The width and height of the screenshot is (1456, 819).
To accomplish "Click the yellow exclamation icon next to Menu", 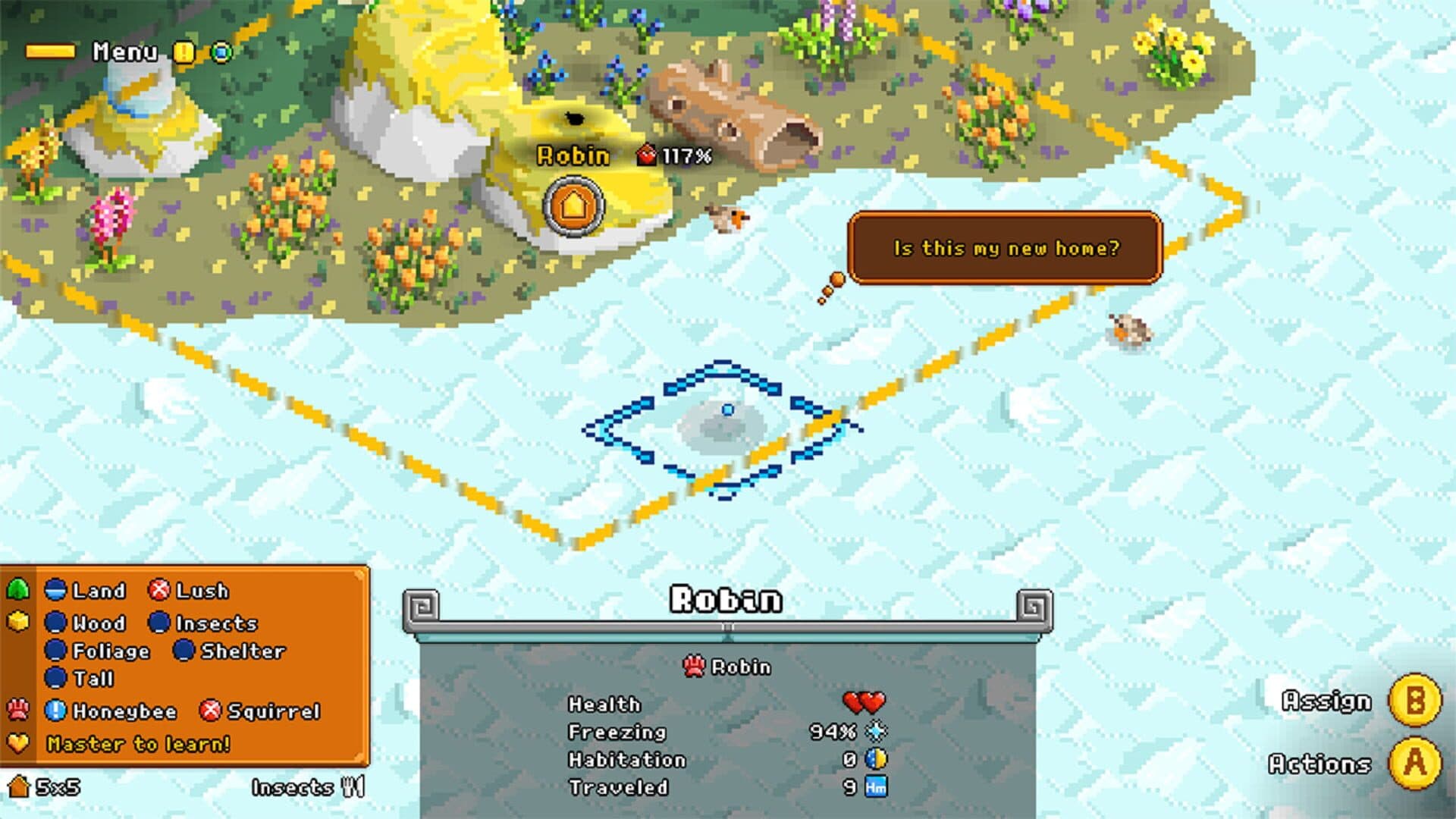I will pos(182,52).
